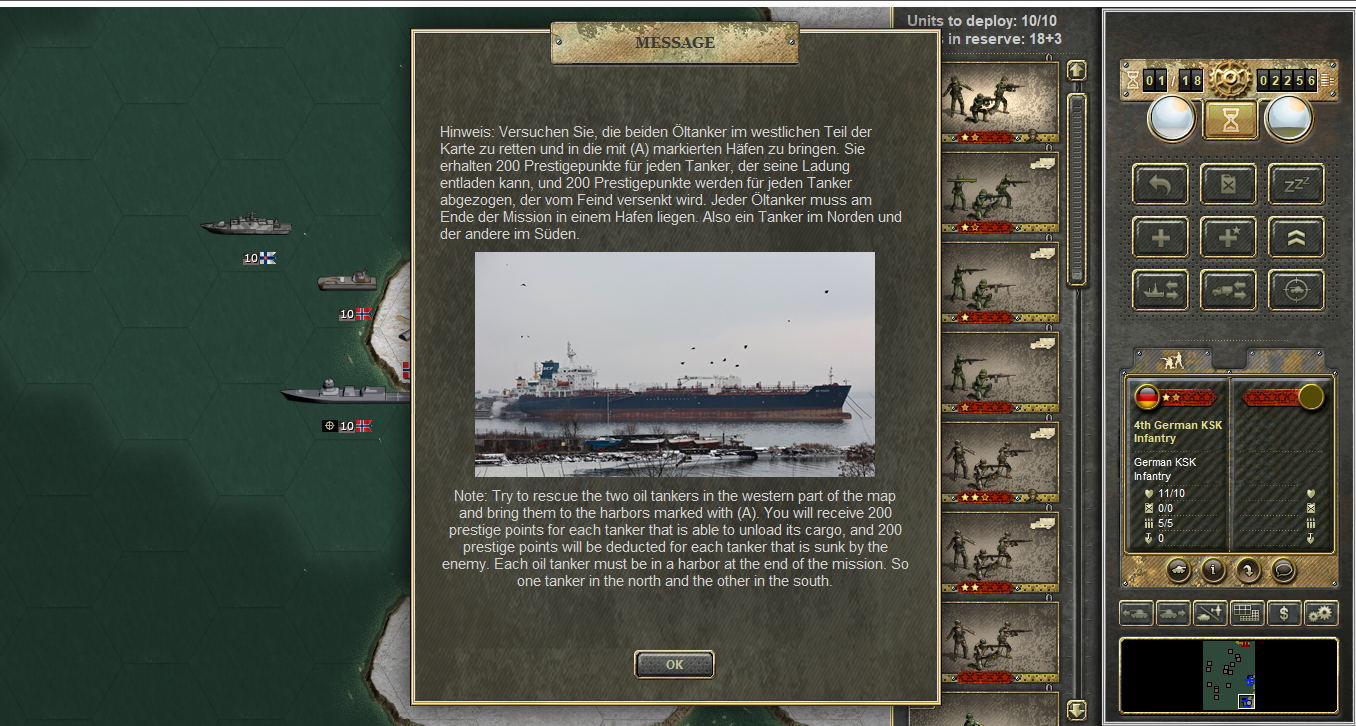
Task: Click the plus-with-star elite reinforcements button
Action: 1228,237
